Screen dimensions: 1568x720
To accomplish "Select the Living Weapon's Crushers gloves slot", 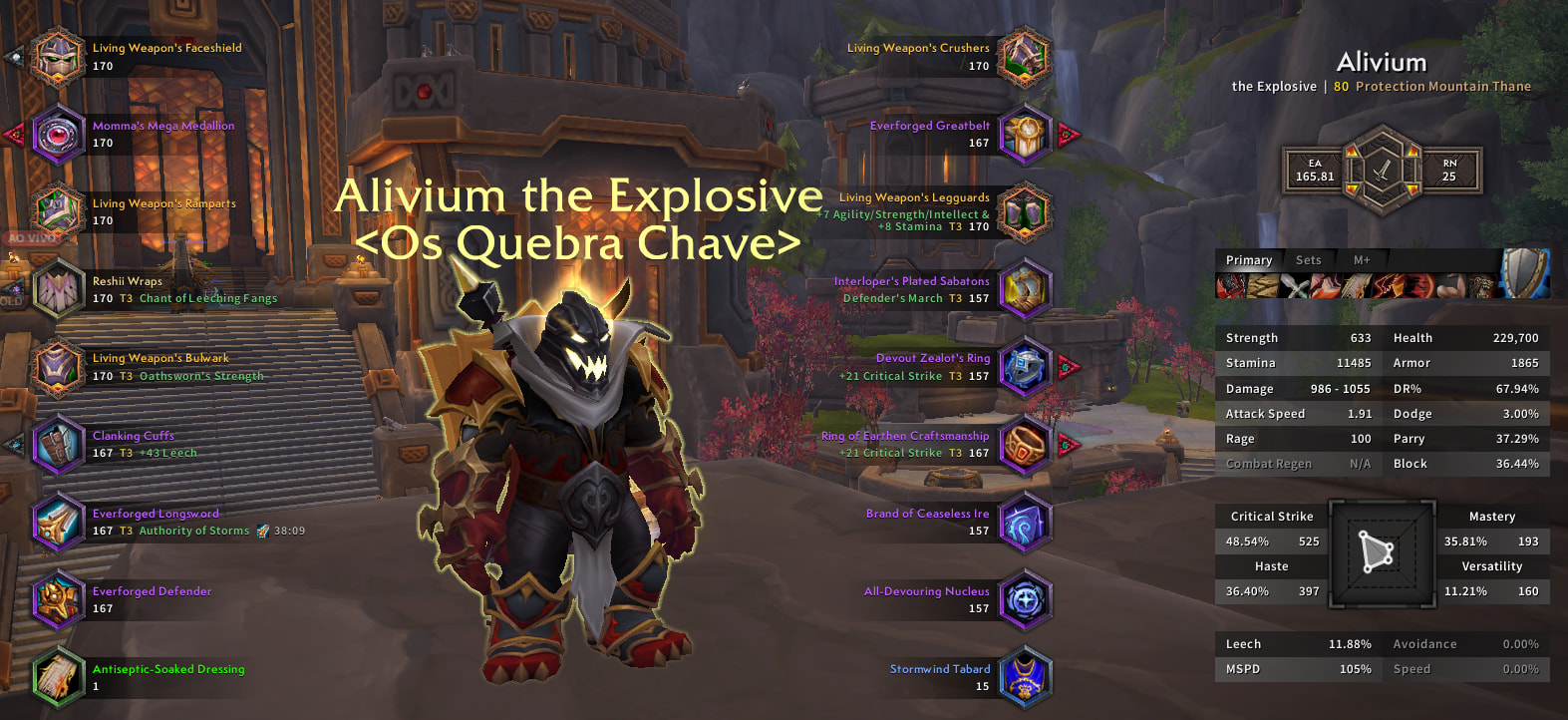I will pyautogui.click(x=1024, y=57).
